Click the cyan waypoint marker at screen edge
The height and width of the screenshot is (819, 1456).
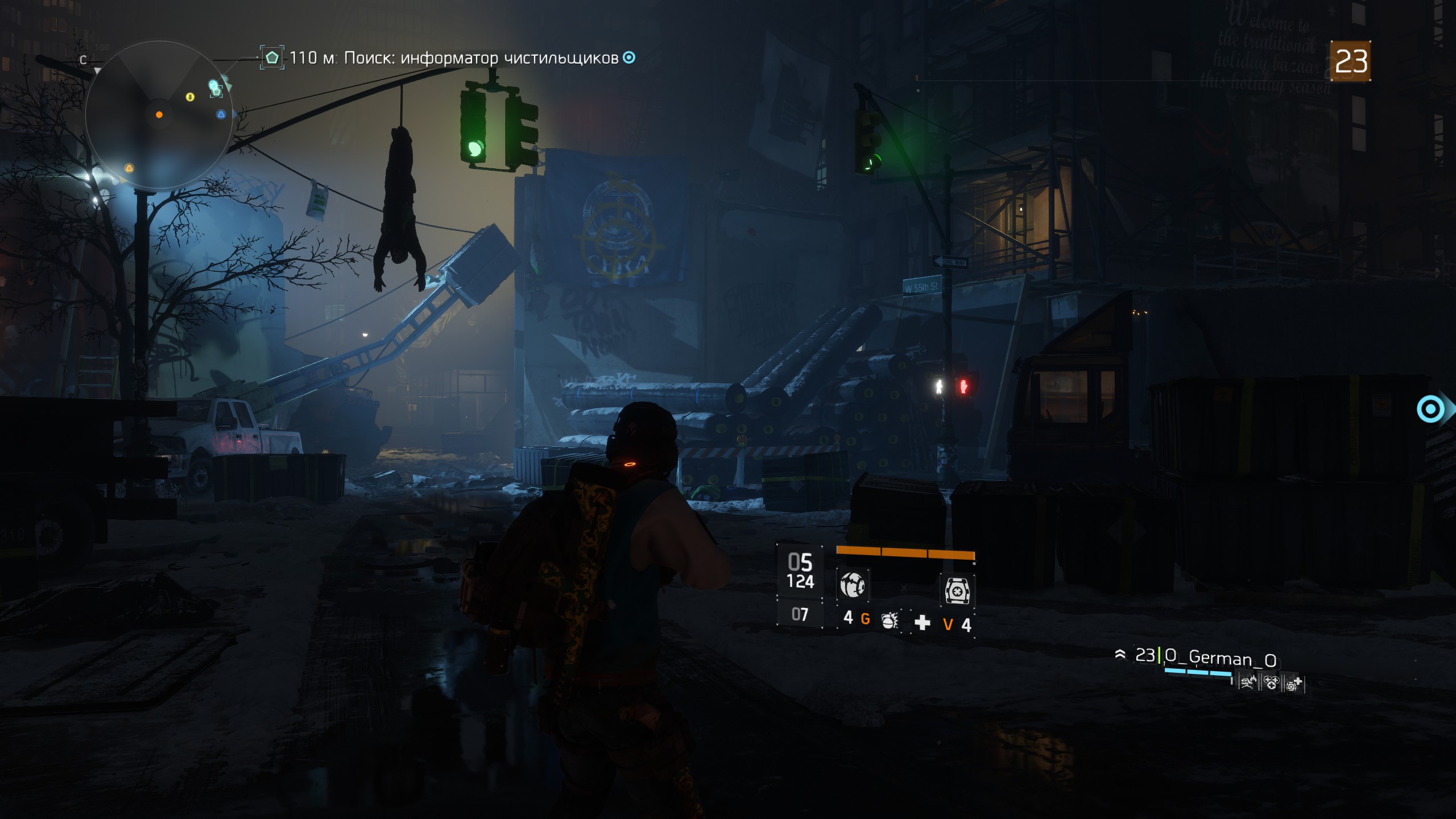click(1430, 409)
